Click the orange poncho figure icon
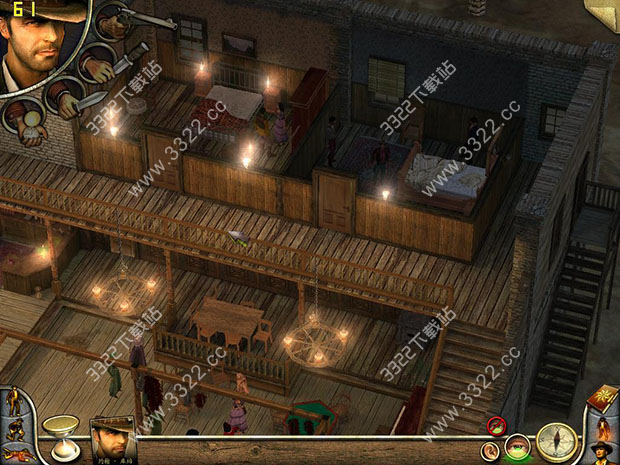Screen dimensions: 620x465 click(601, 425)
